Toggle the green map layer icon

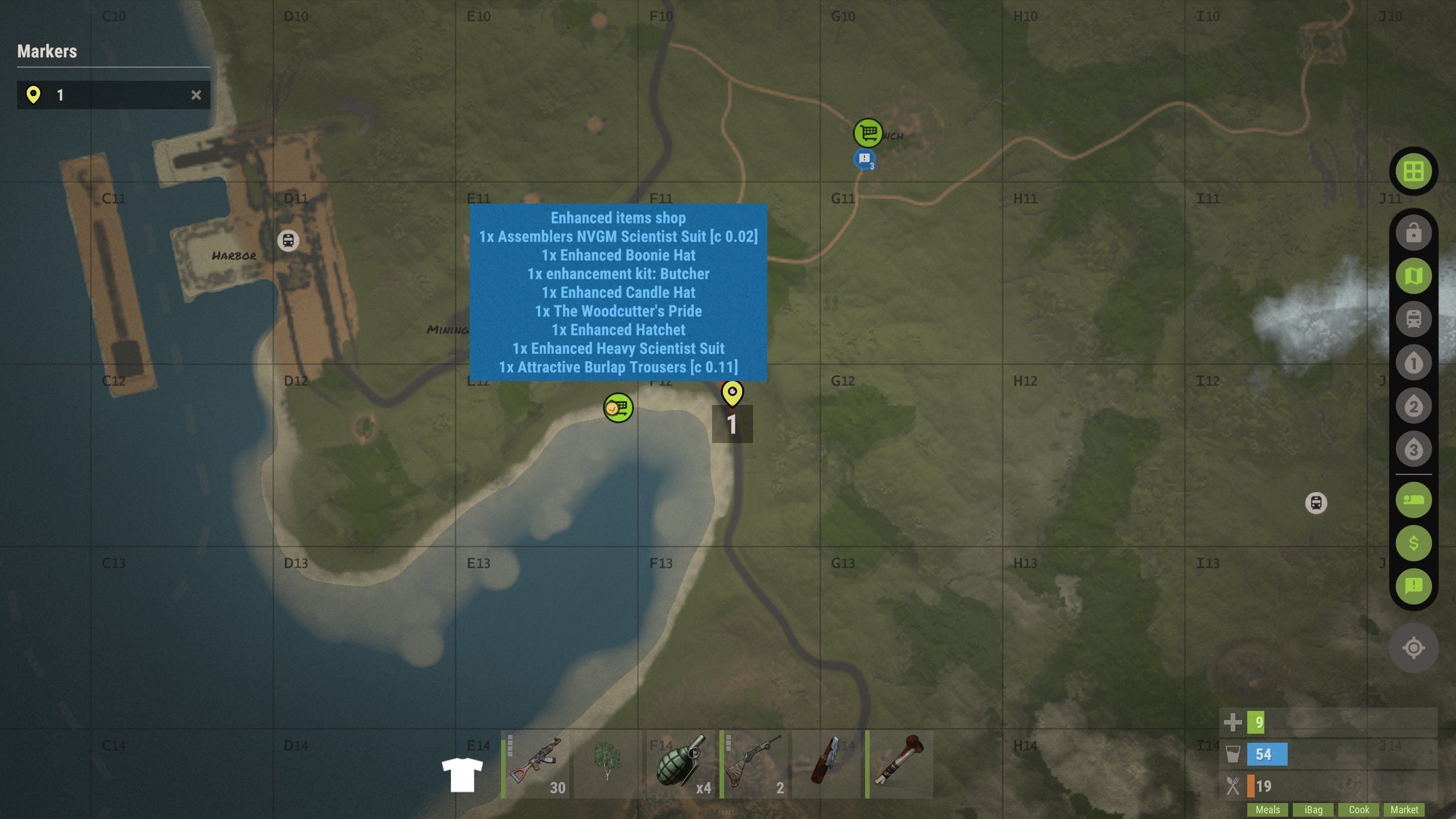[1413, 276]
